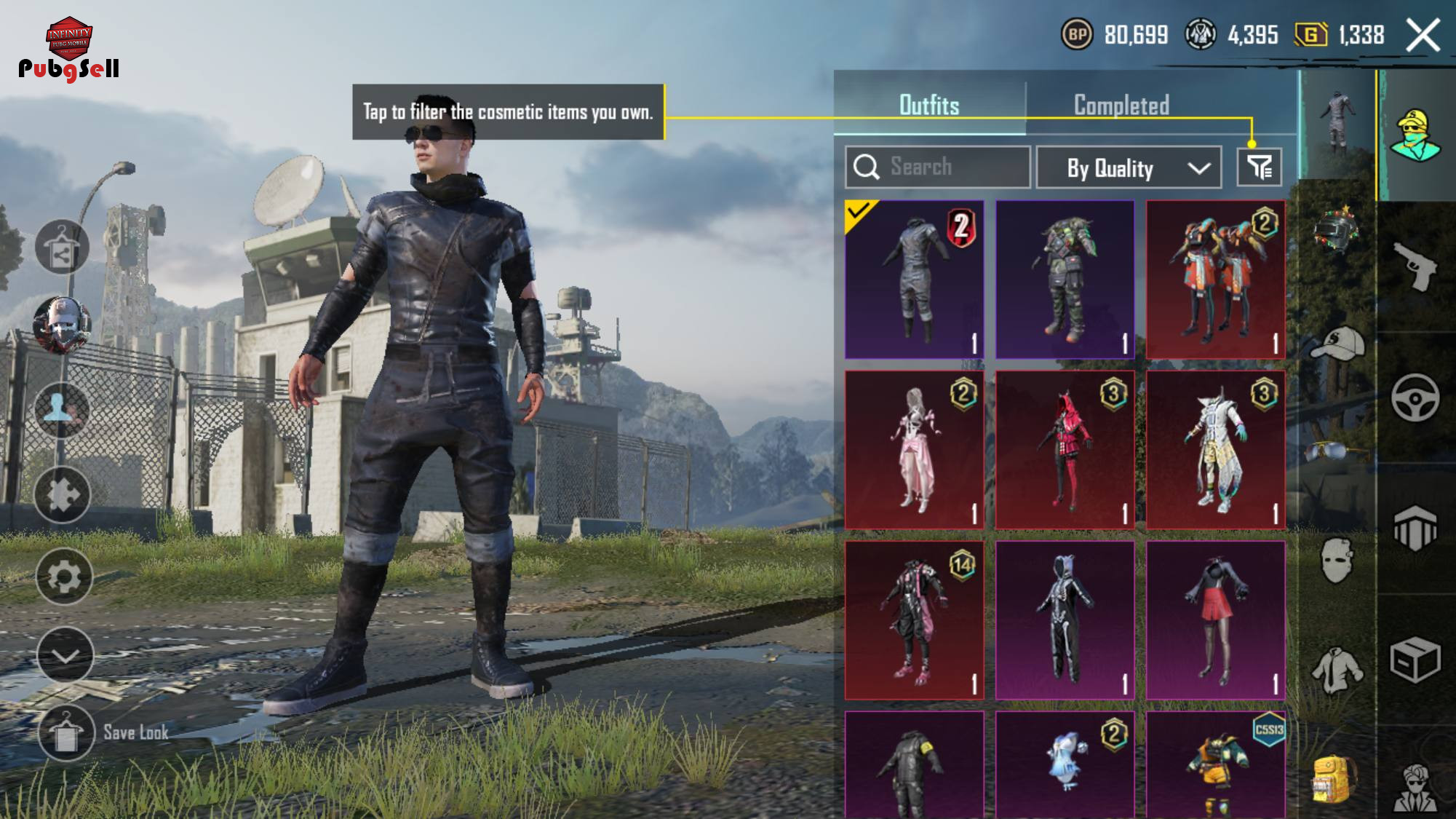Select the red skirt outfit
This screenshot has height=819, width=1456.
1215,620
